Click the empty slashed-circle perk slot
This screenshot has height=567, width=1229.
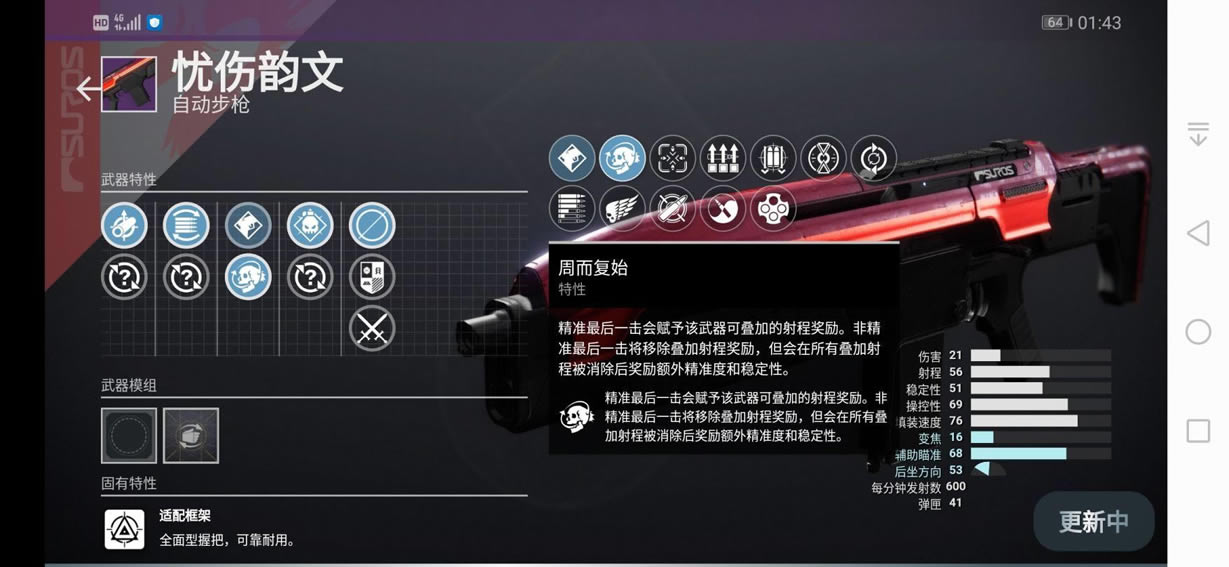click(372, 226)
